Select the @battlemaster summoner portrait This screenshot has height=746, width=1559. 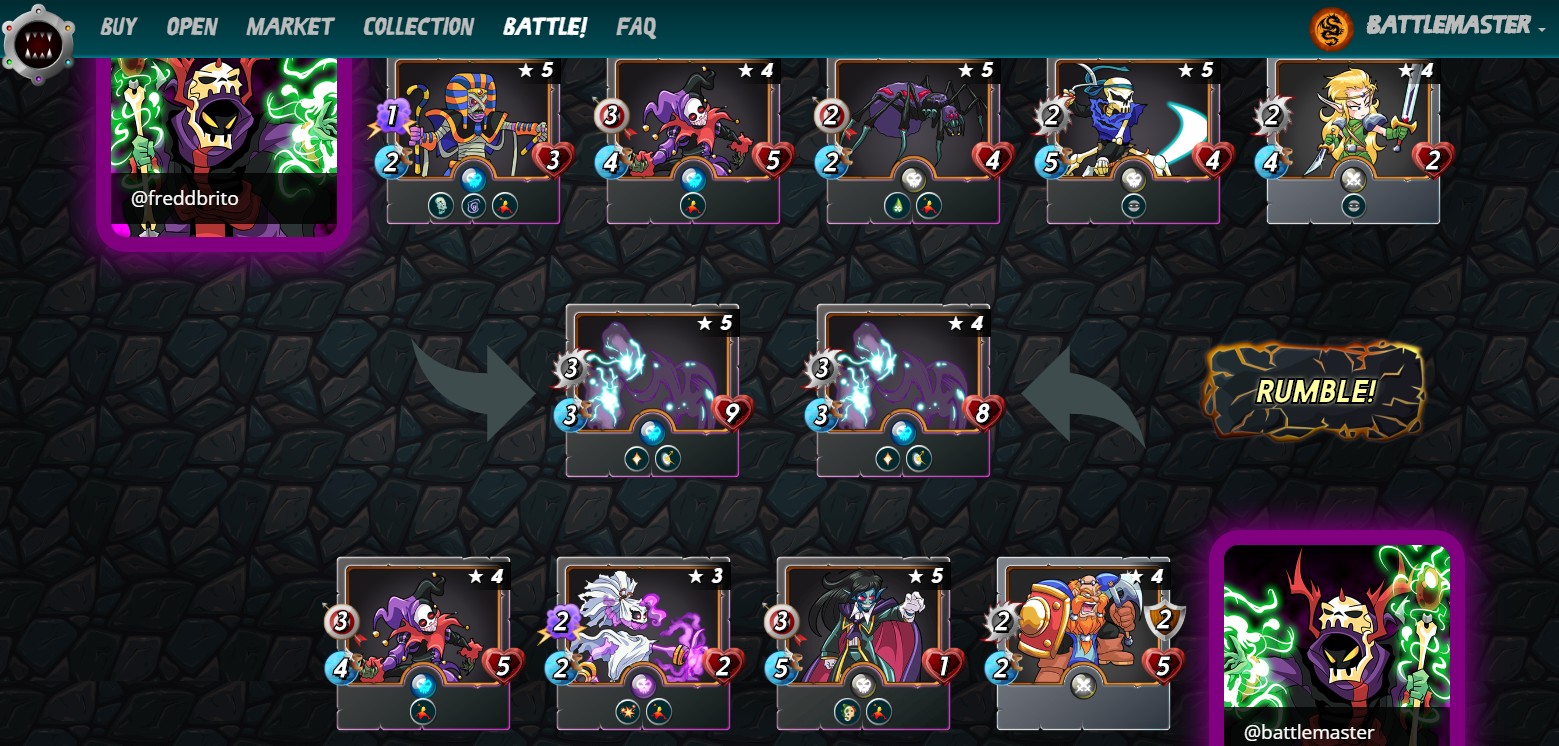[1336, 640]
